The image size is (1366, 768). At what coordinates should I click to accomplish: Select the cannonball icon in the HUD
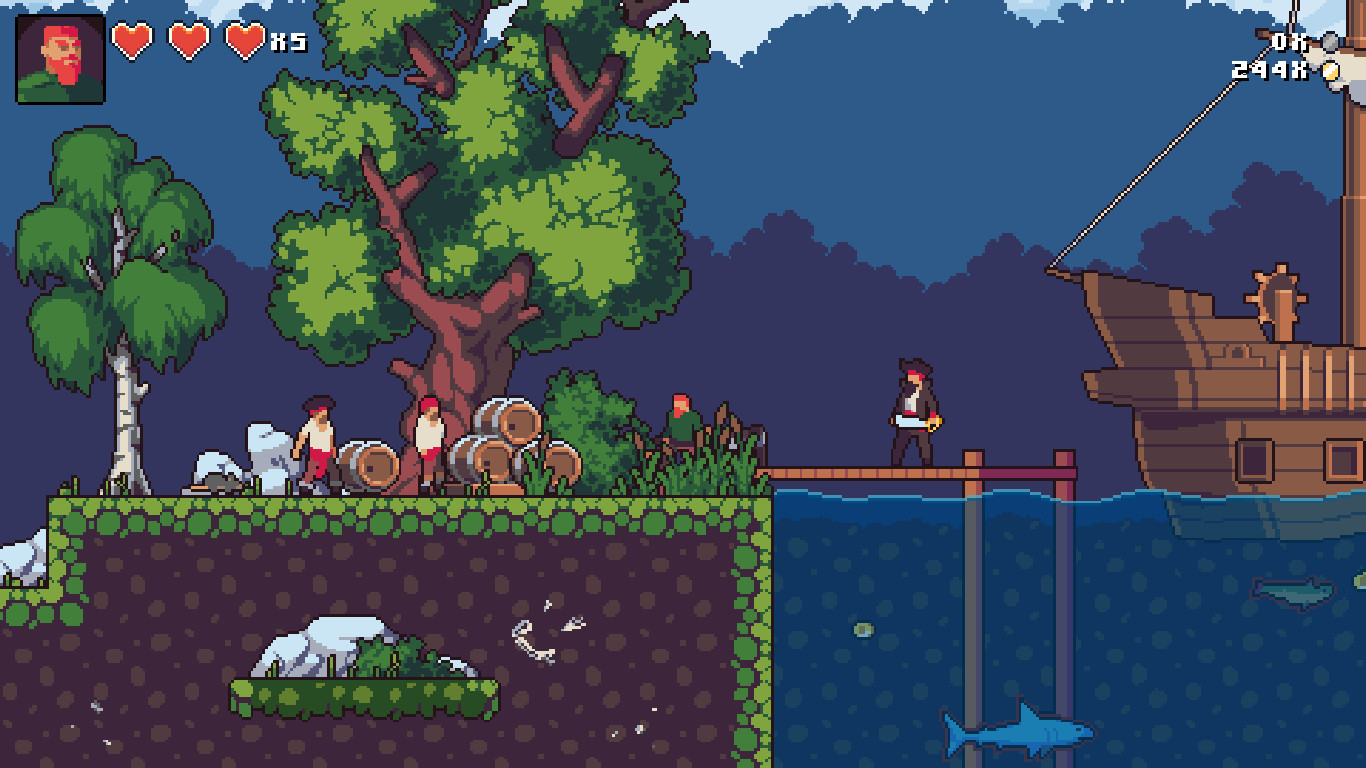(1330, 42)
